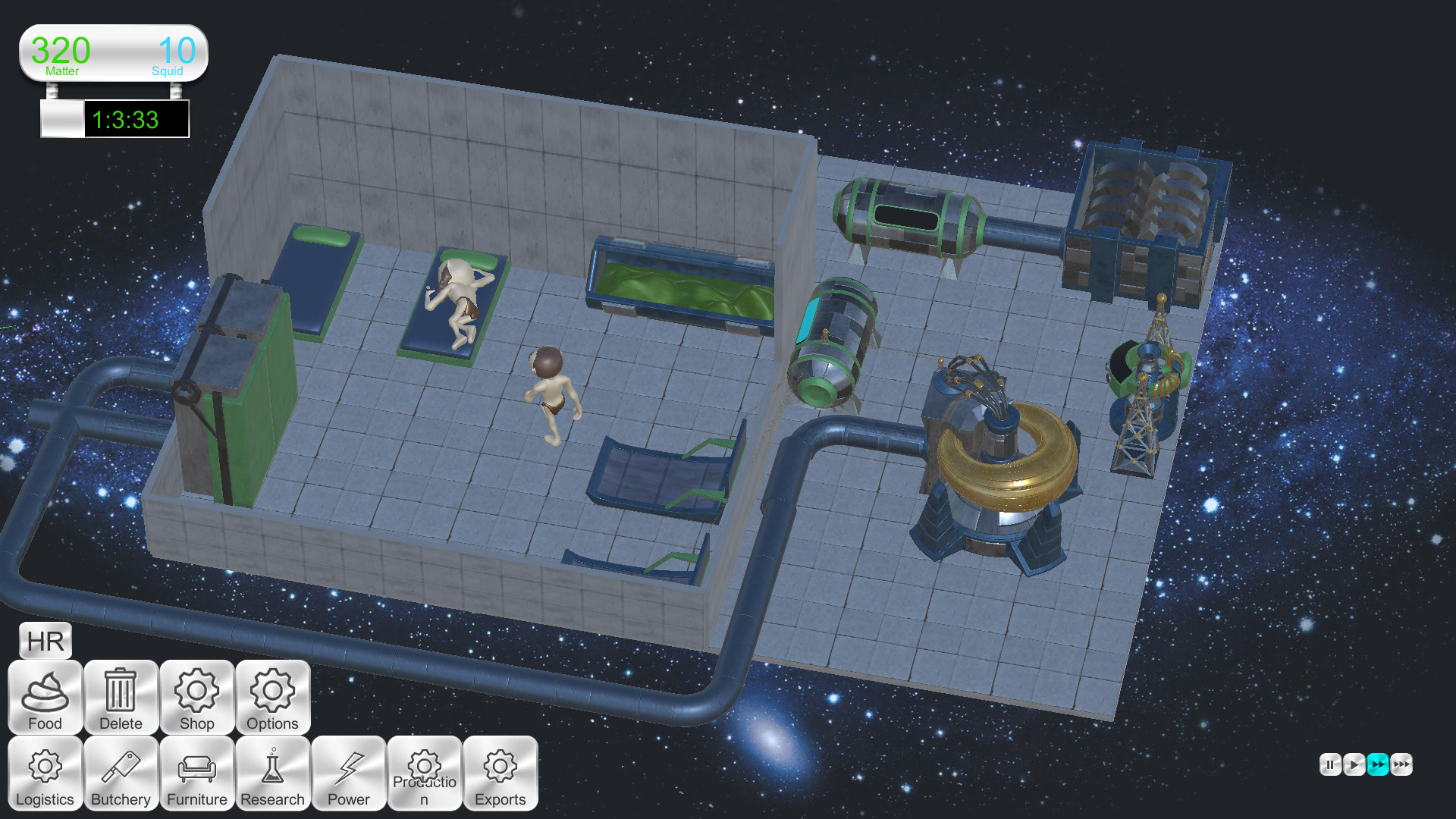Open the Food menu with poop icon
The image size is (1456, 819).
(45, 698)
